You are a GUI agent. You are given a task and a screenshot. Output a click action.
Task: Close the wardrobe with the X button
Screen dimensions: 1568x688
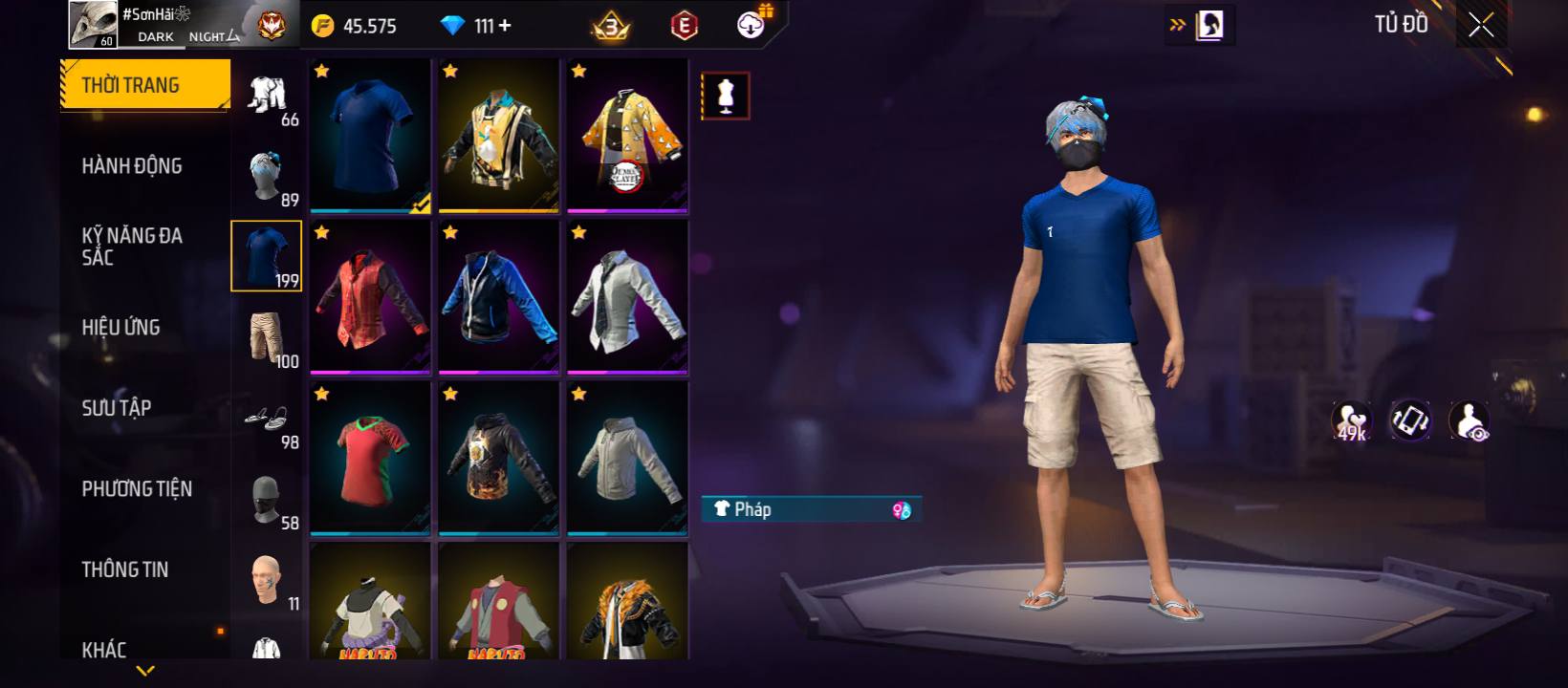[1481, 26]
